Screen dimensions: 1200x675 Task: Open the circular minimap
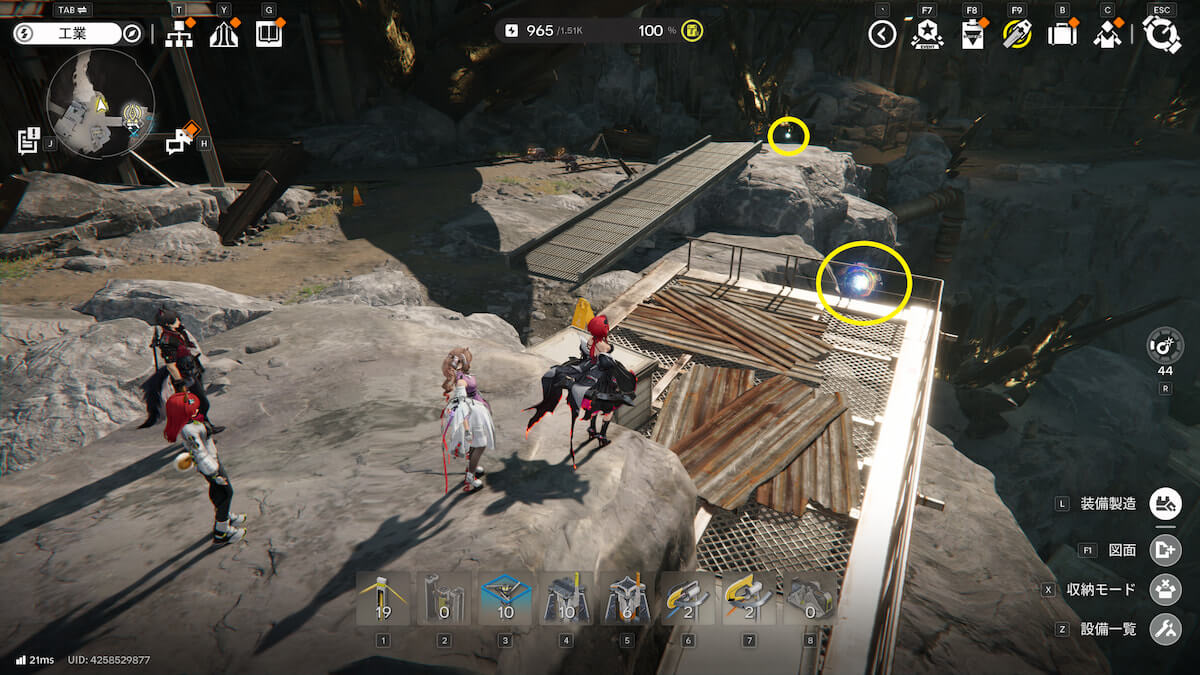pos(100,104)
